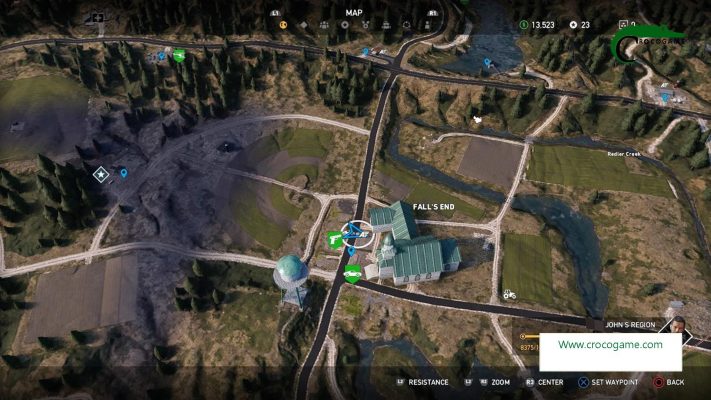Select the green vehicle shop marker
Image resolution: width=711 pixels, height=400 pixels.
(x=352, y=273)
